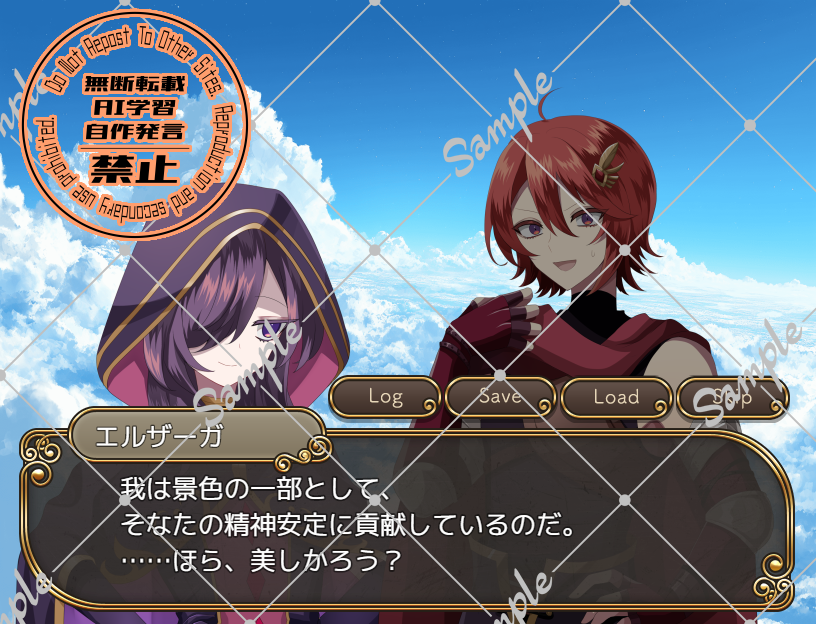Open the Load menu
Screen dimensions: 816x624
tap(616, 397)
